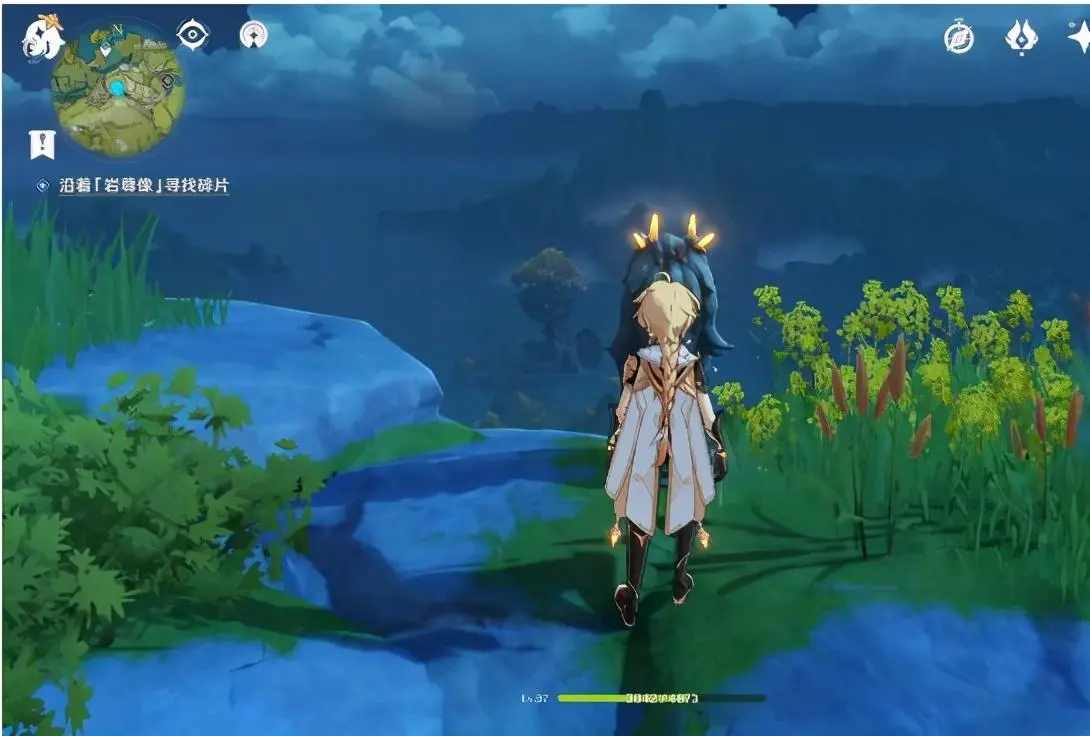Open the Paimon menu
Image resolution: width=1090 pixels, height=736 pixels.
coord(42,38)
